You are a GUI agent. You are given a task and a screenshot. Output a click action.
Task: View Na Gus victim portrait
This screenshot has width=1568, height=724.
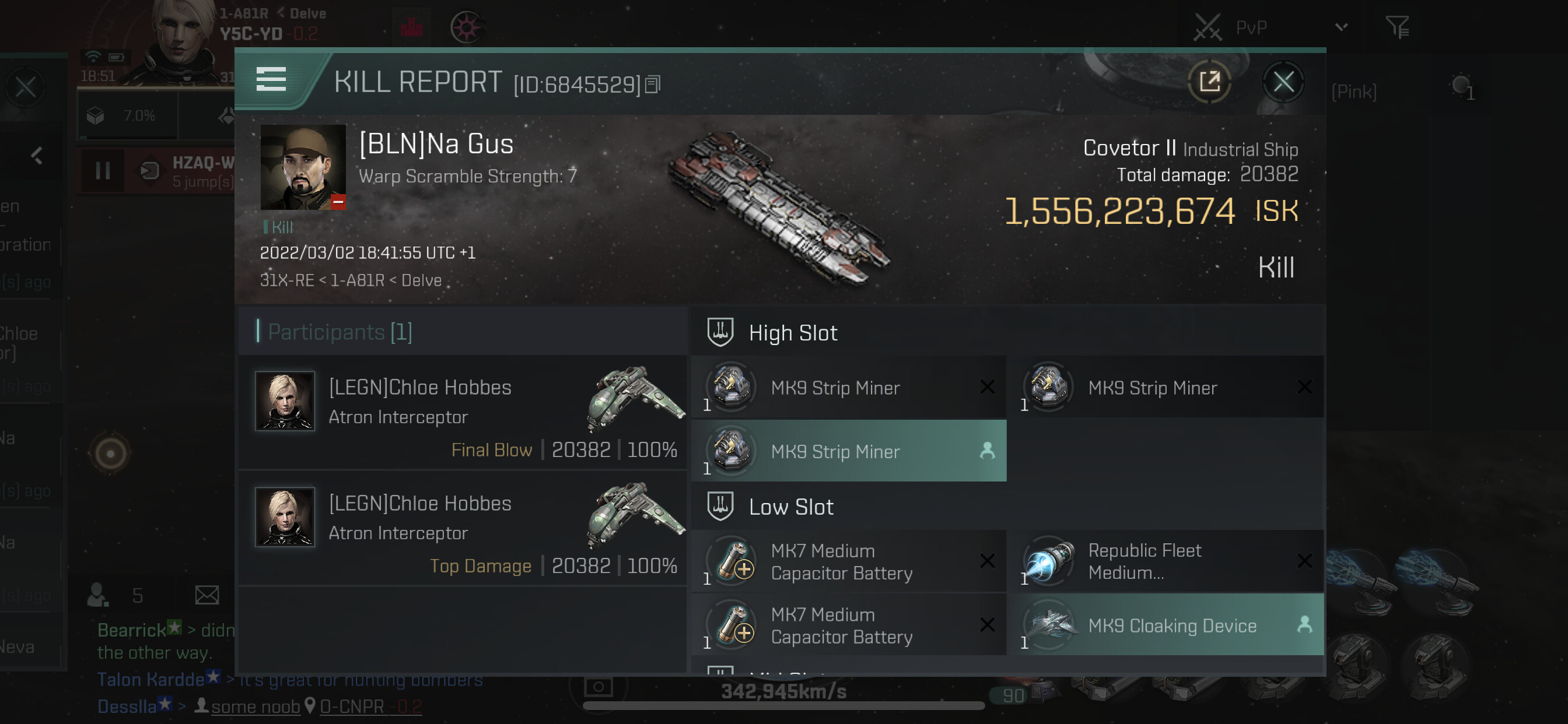(x=303, y=167)
